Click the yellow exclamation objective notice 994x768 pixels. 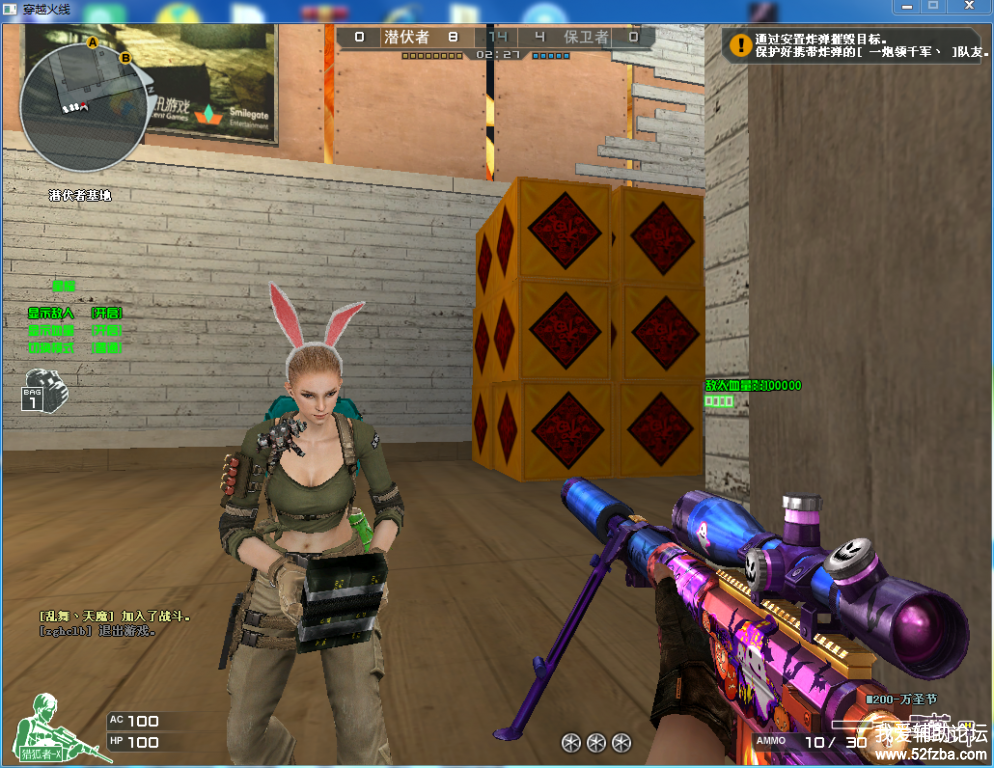[x=740, y=45]
